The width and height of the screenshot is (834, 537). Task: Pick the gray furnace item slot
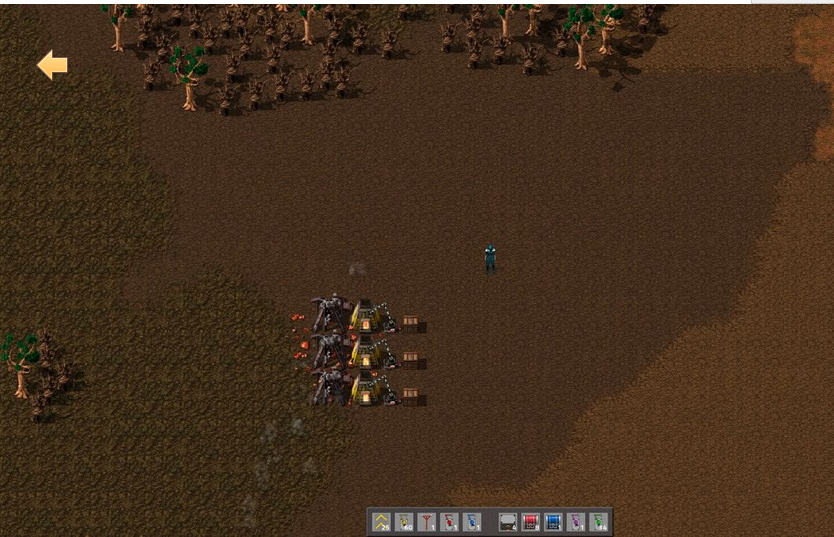pyautogui.click(x=508, y=521)
